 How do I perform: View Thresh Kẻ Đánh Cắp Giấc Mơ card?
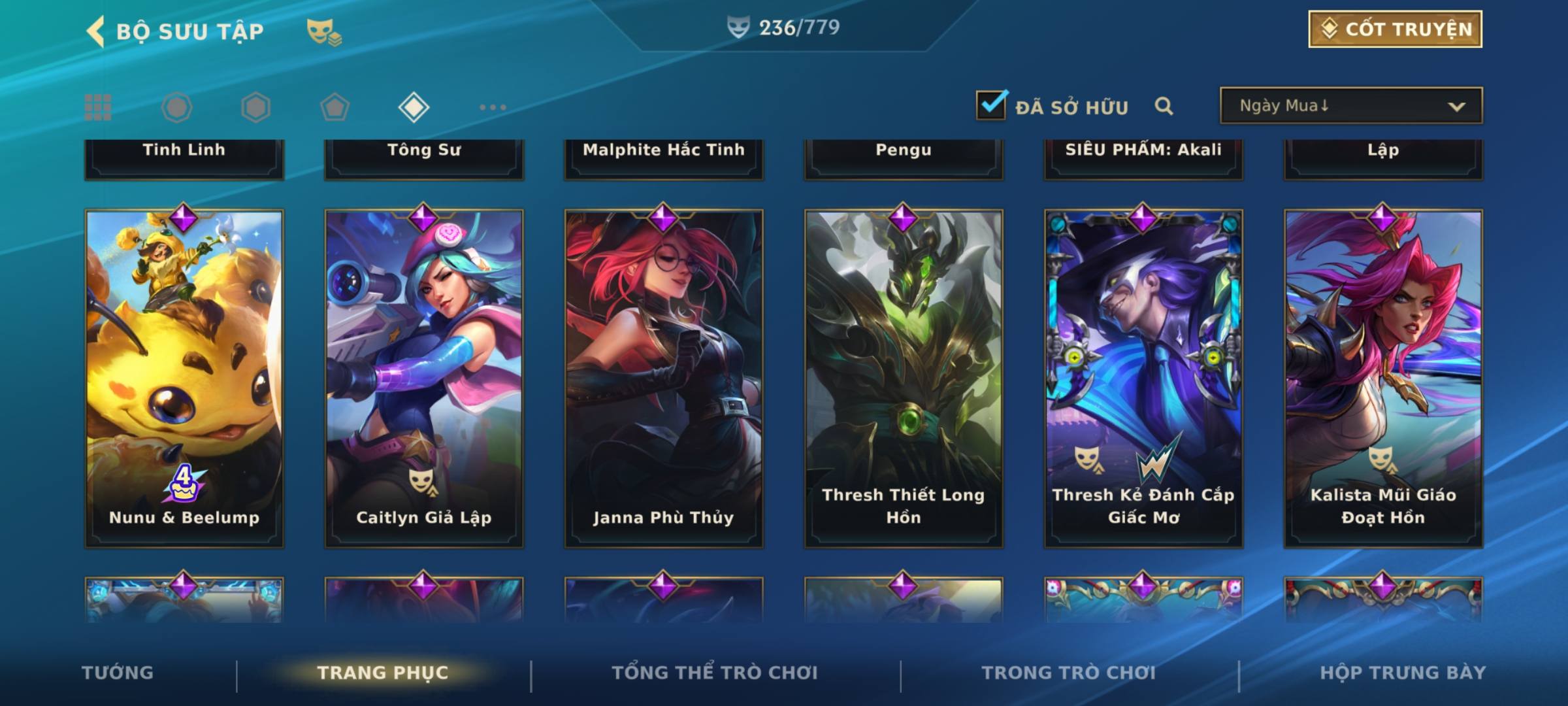pos(1143,378)
